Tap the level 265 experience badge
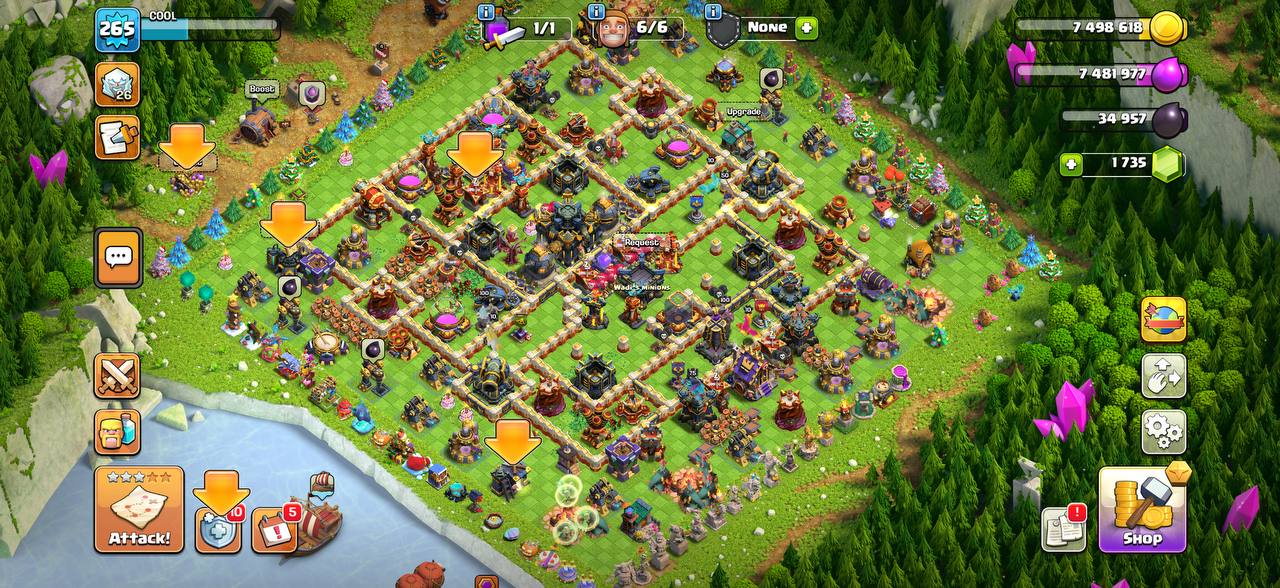The width and height of the screenshot is (1280, 588). coord(116,29)
